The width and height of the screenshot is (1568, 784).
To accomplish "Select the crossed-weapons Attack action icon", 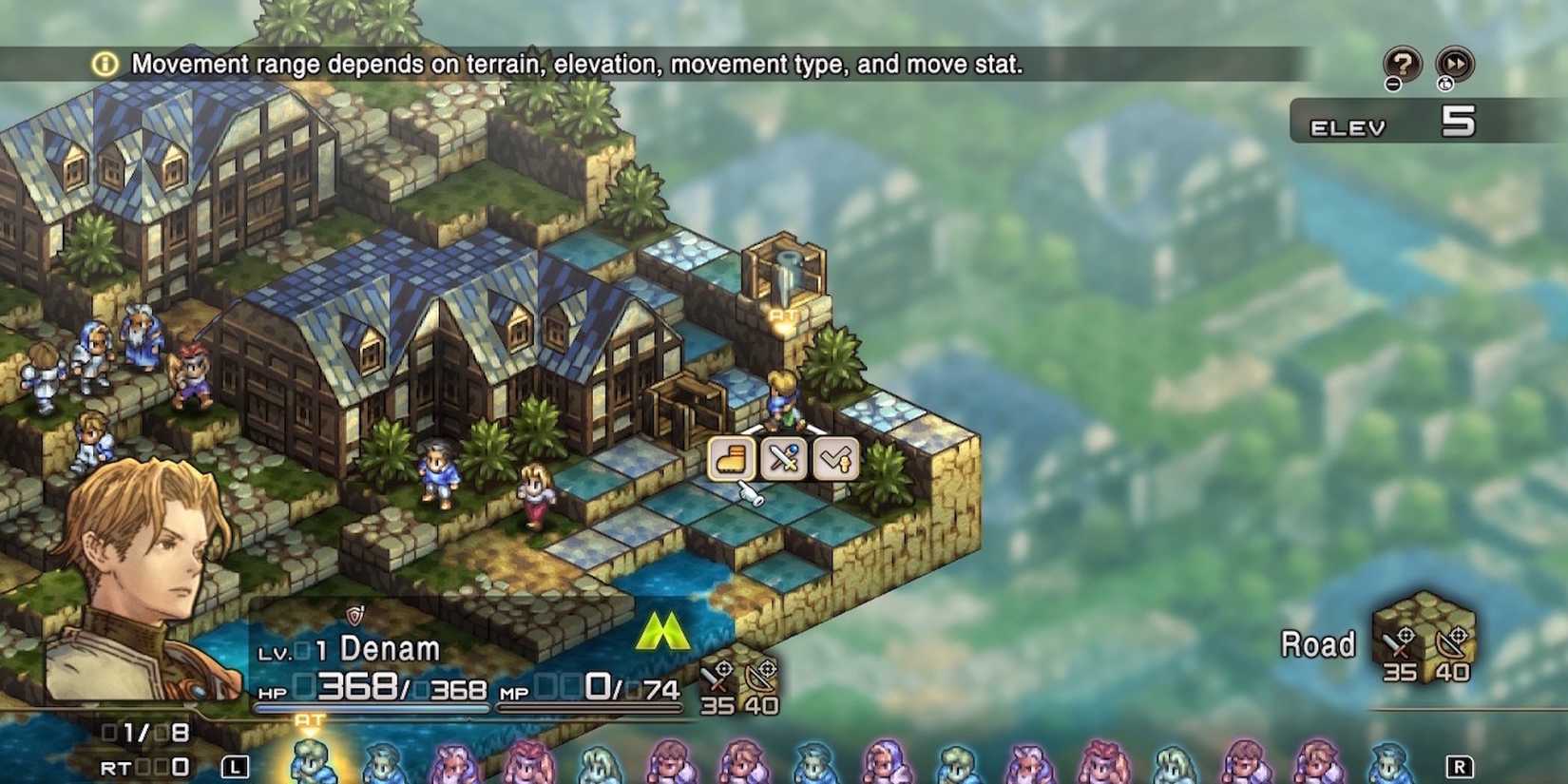I will click(783, 459).
